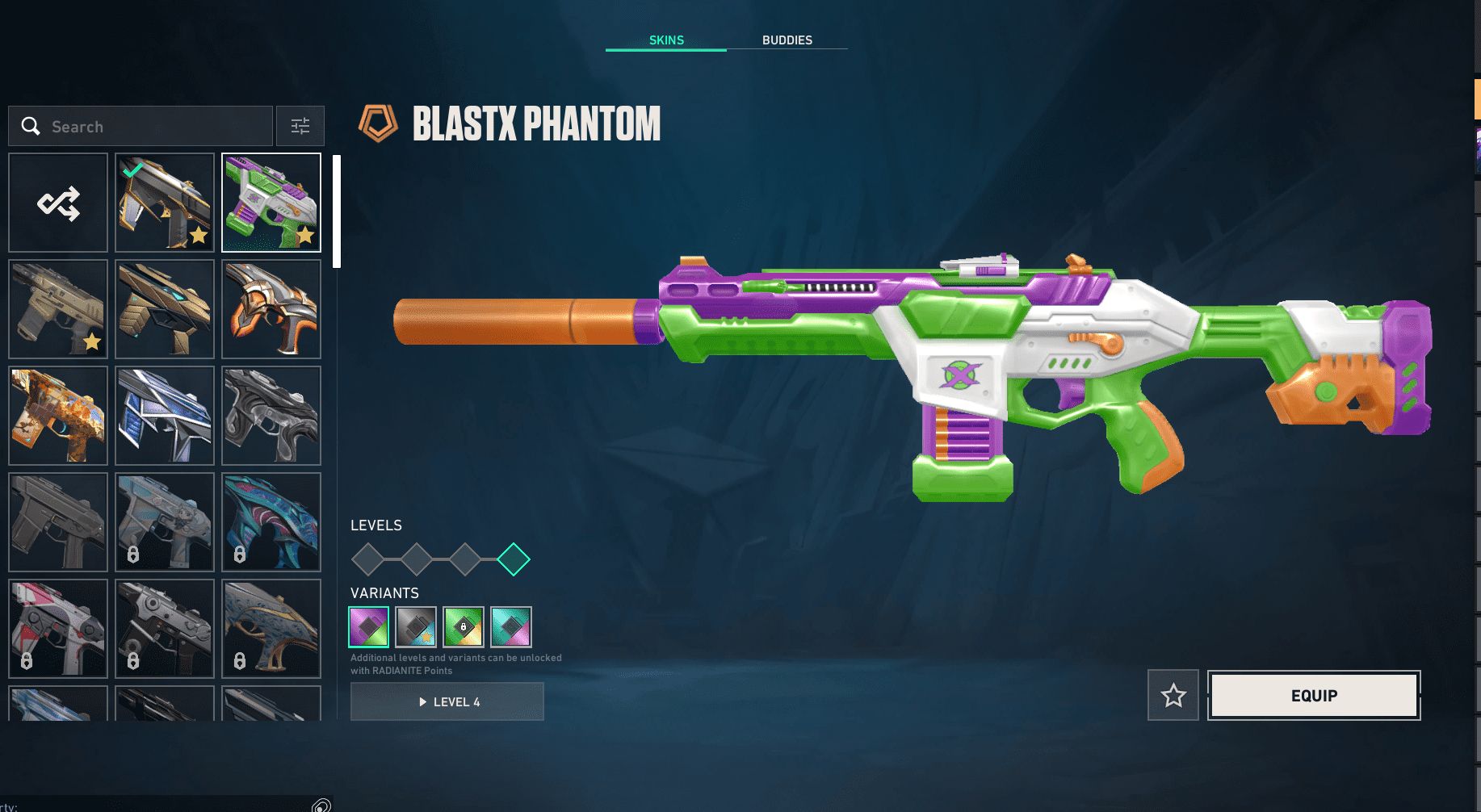This screenshot has width=1481, height=812.
Task: Choose the gray variant with star
Action: click(416, 627)
